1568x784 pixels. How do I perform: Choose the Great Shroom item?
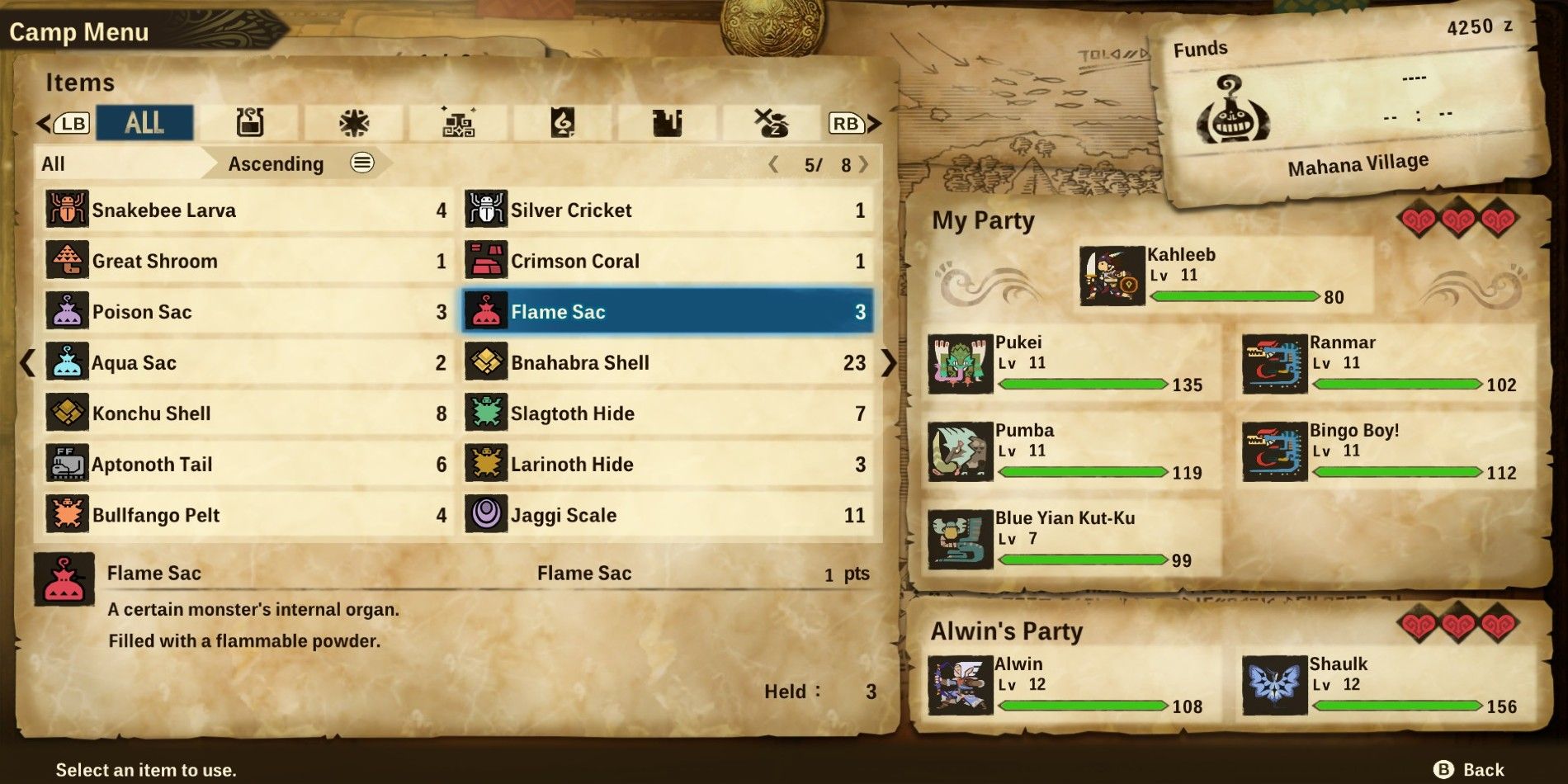click(247, 262)
